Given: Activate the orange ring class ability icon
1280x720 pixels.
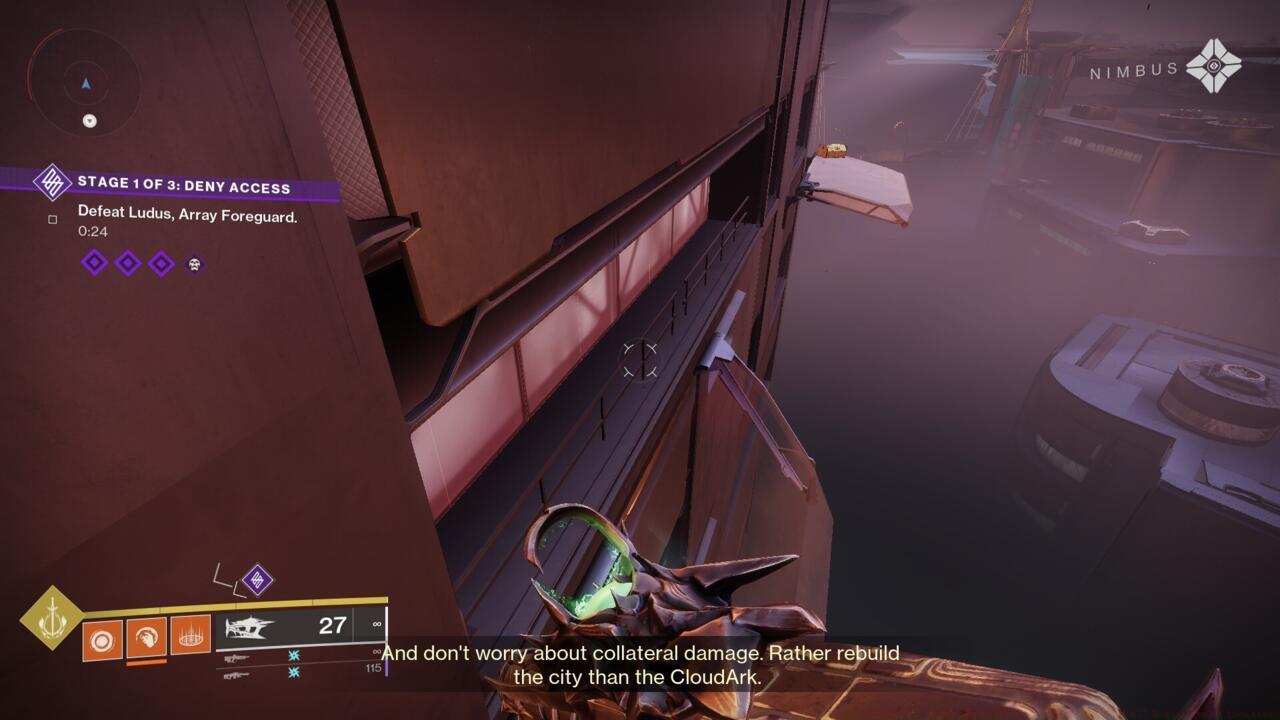Looking at the screenshot, I should [190, 636].
